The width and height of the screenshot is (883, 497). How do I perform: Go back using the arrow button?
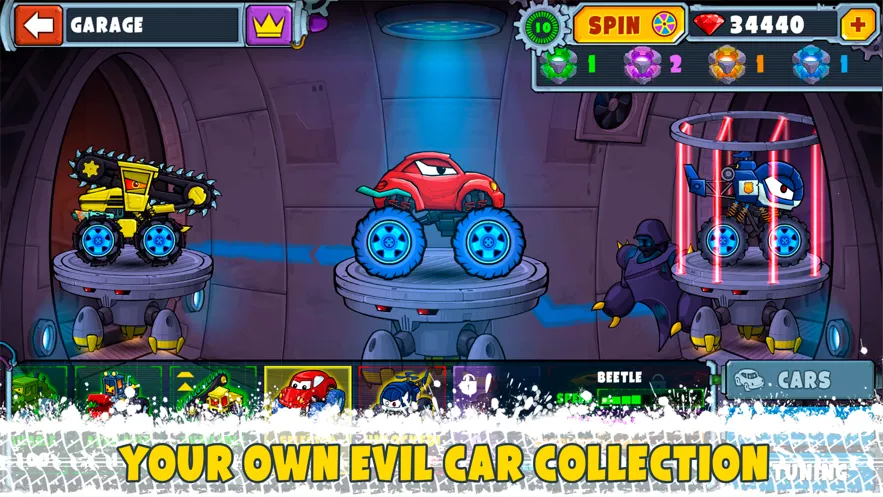pyautogui.click(x=38, y=25)
